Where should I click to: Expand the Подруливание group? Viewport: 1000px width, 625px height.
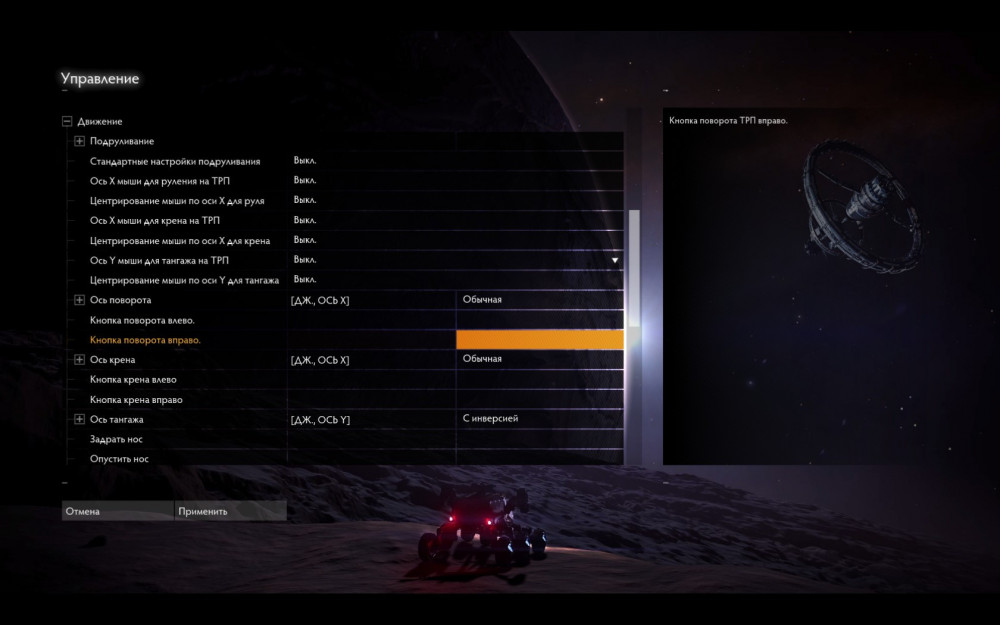[x=80, y=141]
